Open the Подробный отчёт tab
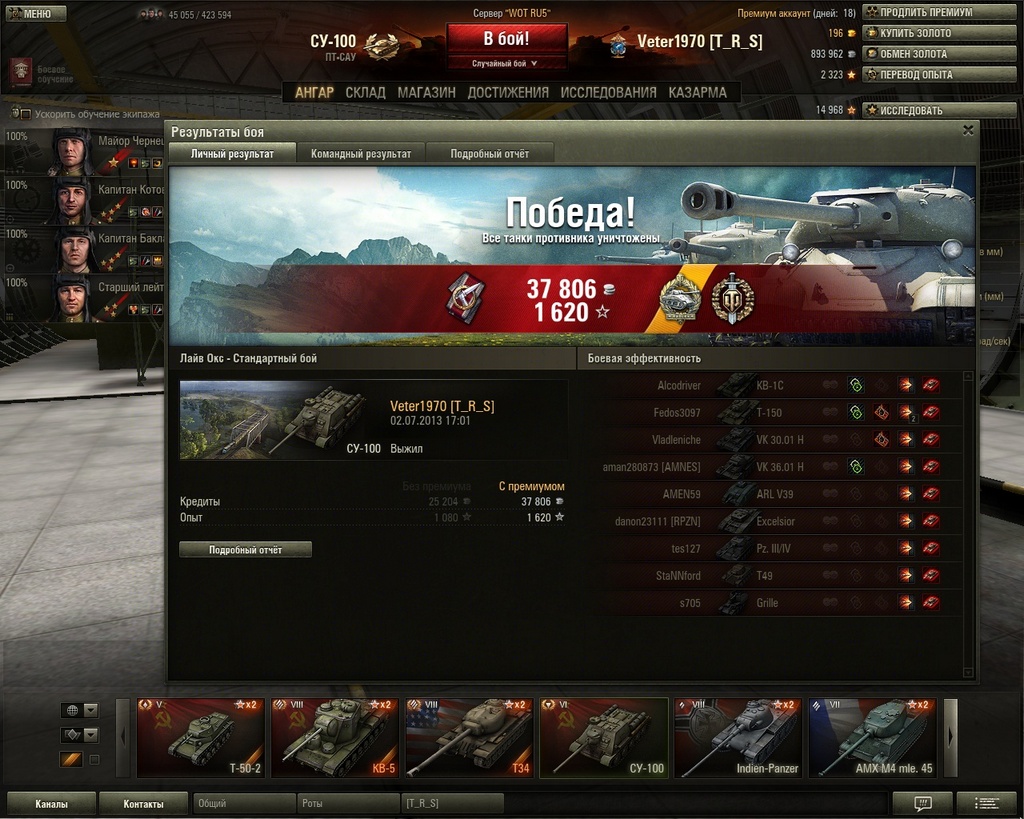 point(489,154)
